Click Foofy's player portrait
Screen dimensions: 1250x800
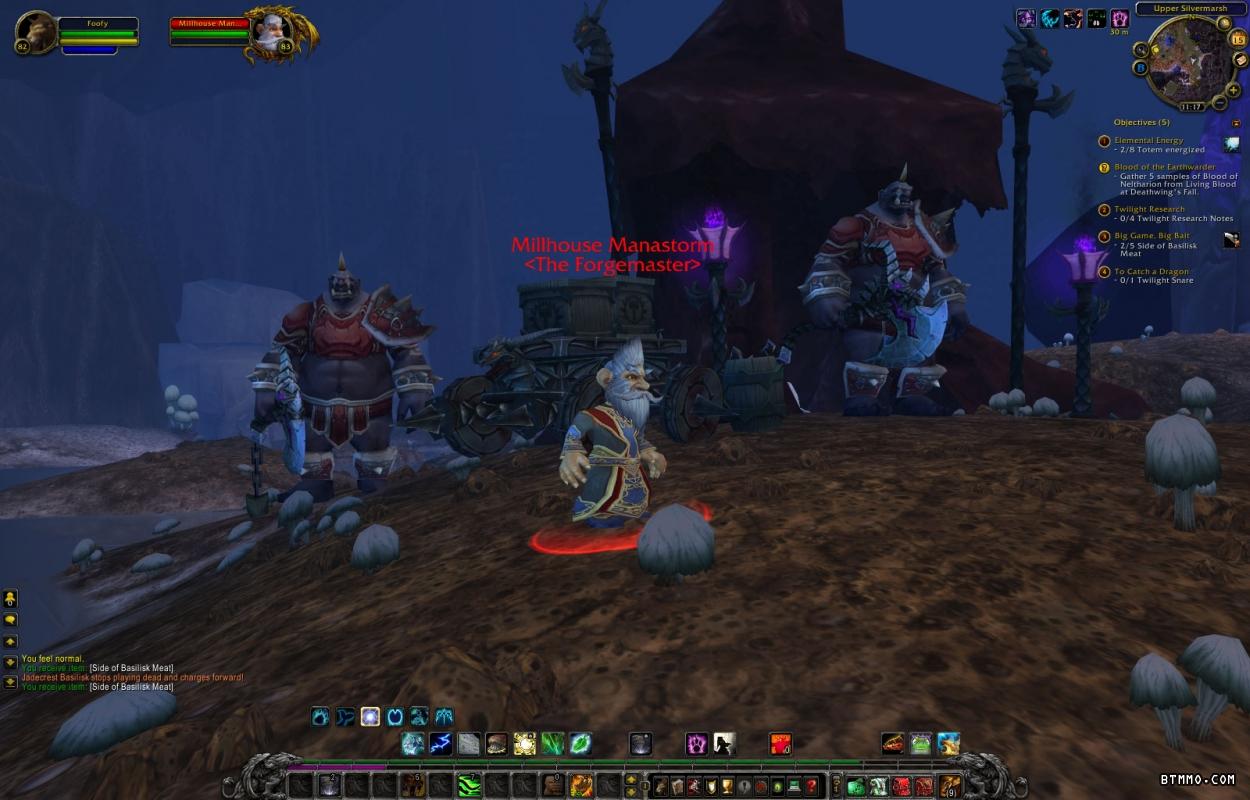(x=36, y=32)
